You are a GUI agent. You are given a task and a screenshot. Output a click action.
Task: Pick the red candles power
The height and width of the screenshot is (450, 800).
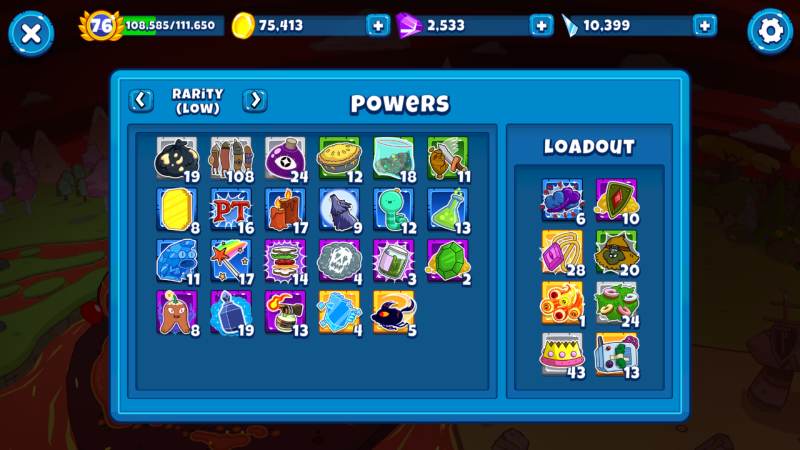pyautogui.click(x=285, y=211)
